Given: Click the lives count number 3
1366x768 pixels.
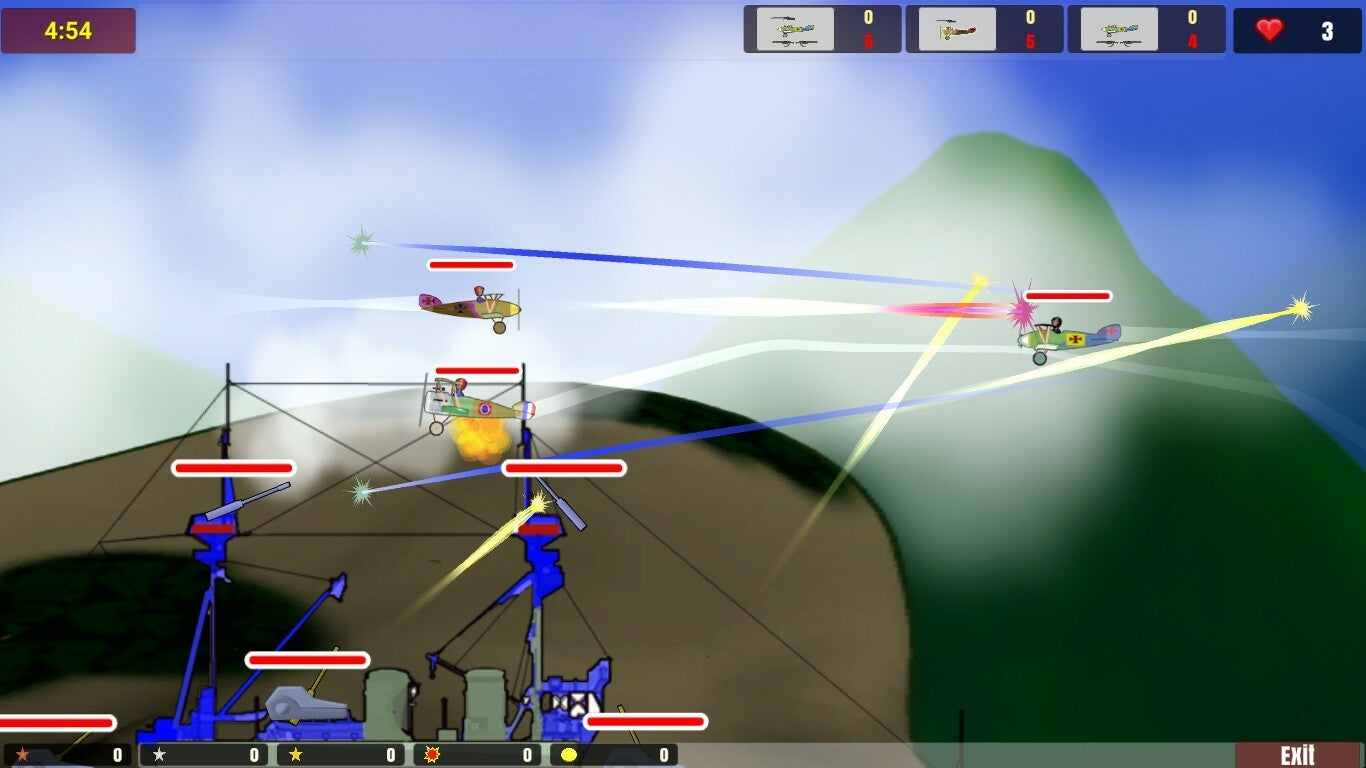Looking at the screenshot, I should tap(1327, 31).
